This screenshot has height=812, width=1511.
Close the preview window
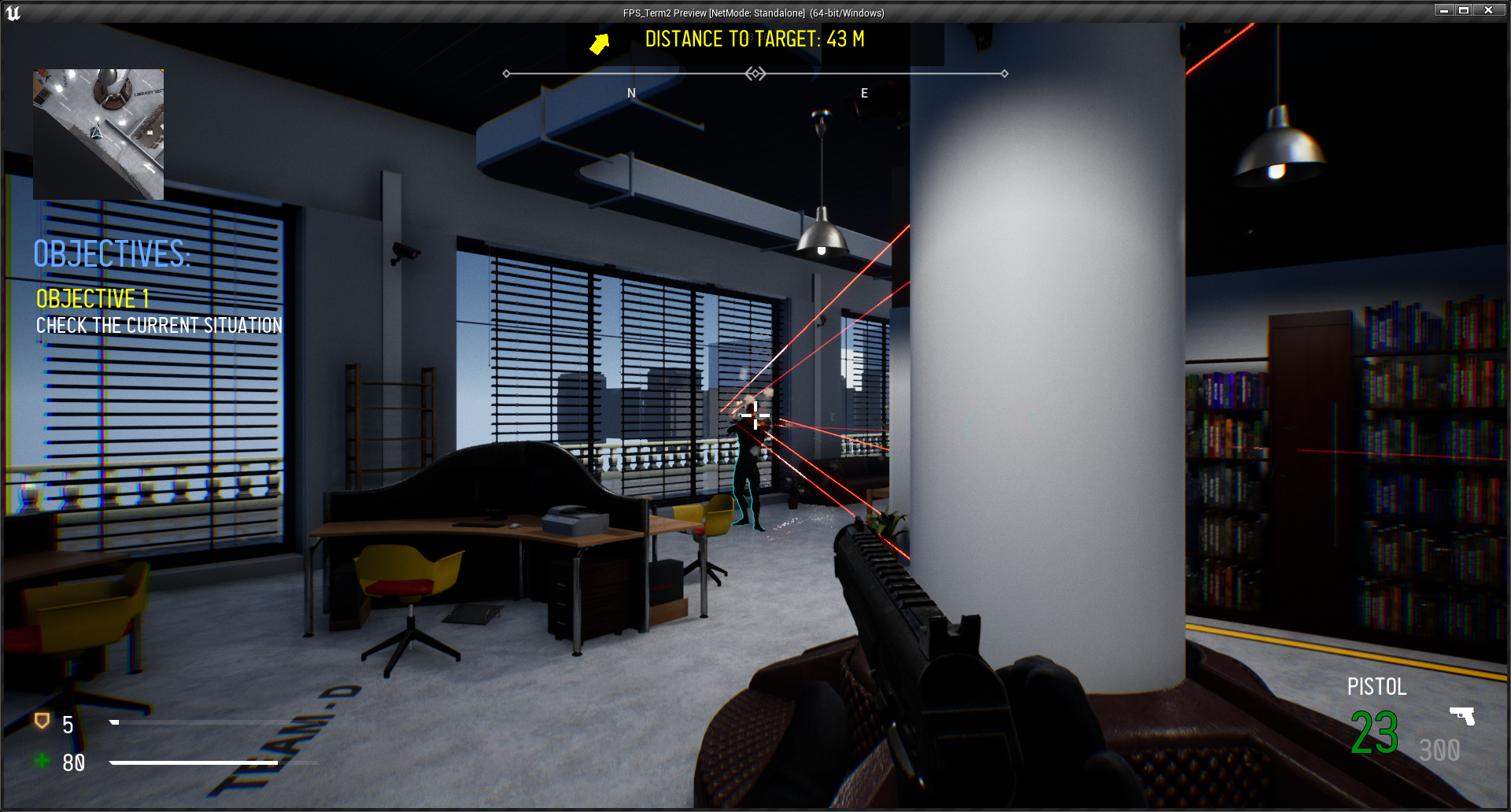pos(1488,10)
